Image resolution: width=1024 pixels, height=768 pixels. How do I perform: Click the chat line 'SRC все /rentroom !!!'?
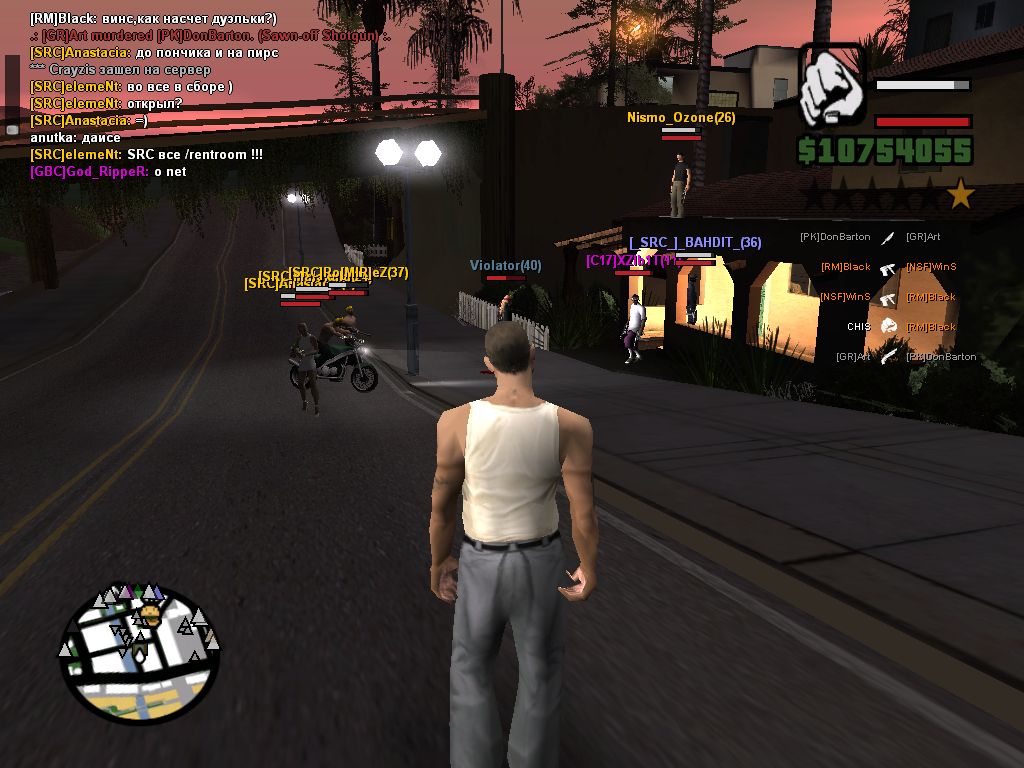point(146,155)
